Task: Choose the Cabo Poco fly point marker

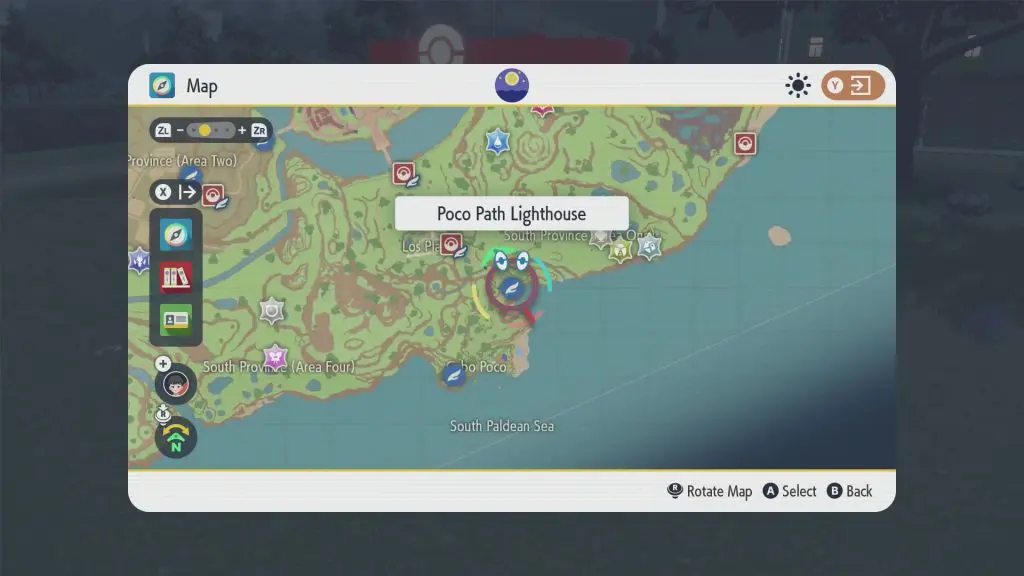Action: coord(454,375)
